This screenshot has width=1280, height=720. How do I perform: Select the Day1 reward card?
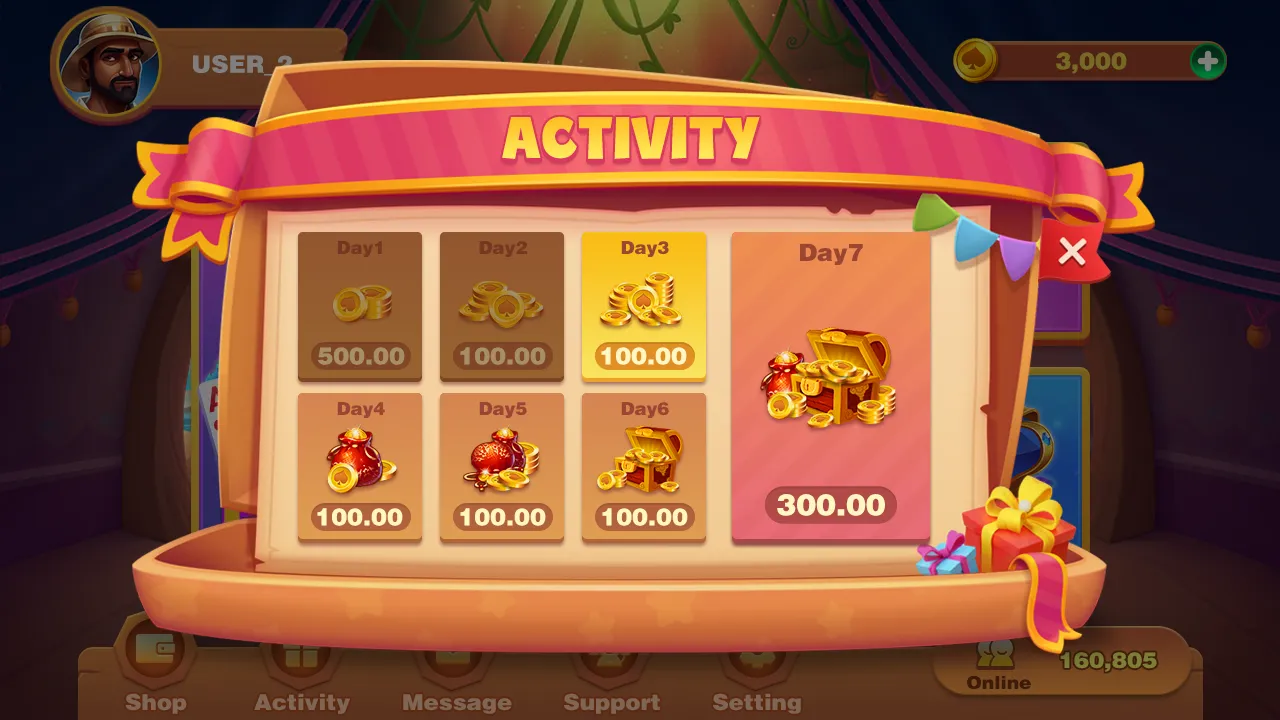click(360, 307)
